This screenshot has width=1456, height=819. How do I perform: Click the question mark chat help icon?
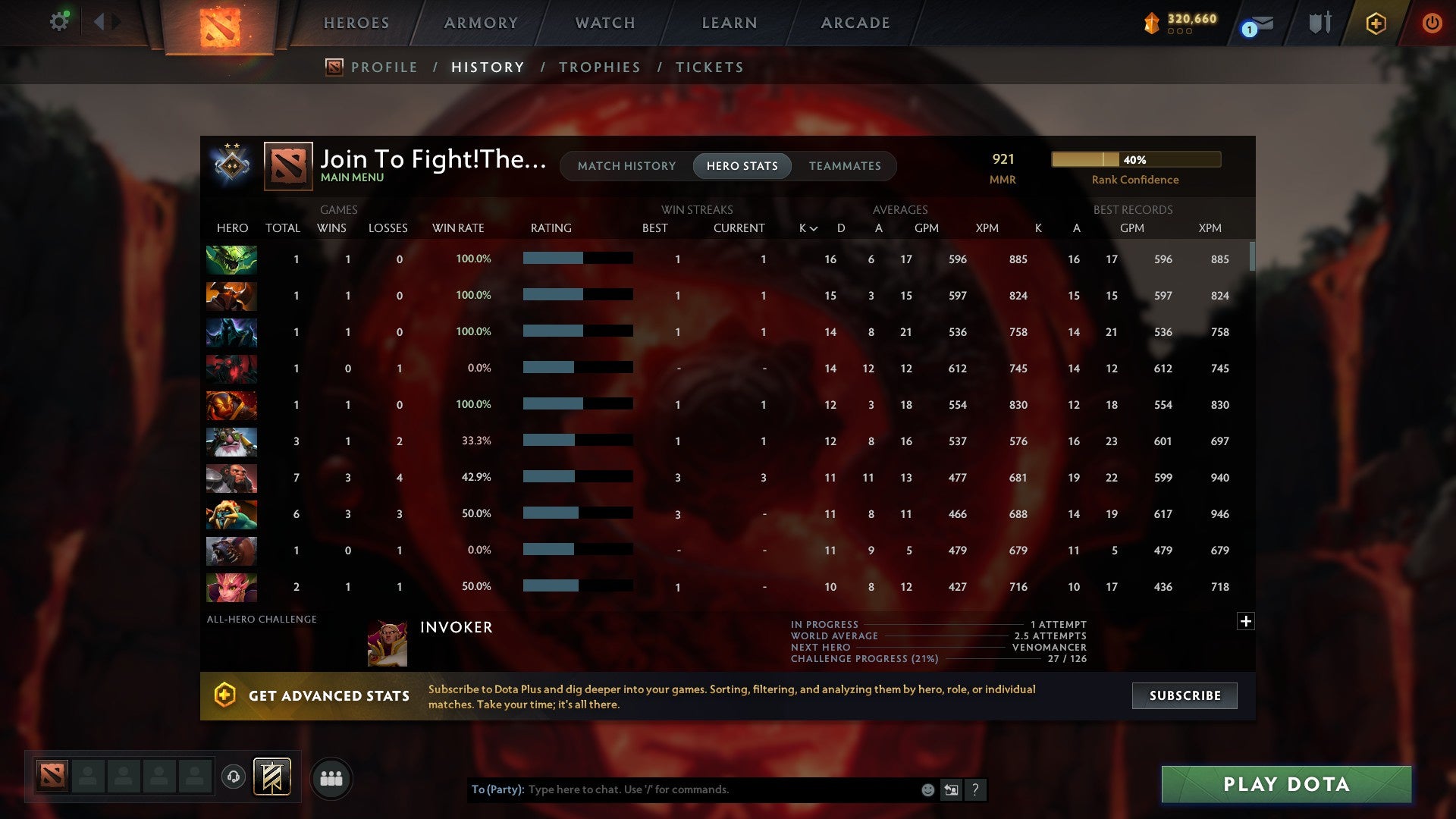[975, 790]
